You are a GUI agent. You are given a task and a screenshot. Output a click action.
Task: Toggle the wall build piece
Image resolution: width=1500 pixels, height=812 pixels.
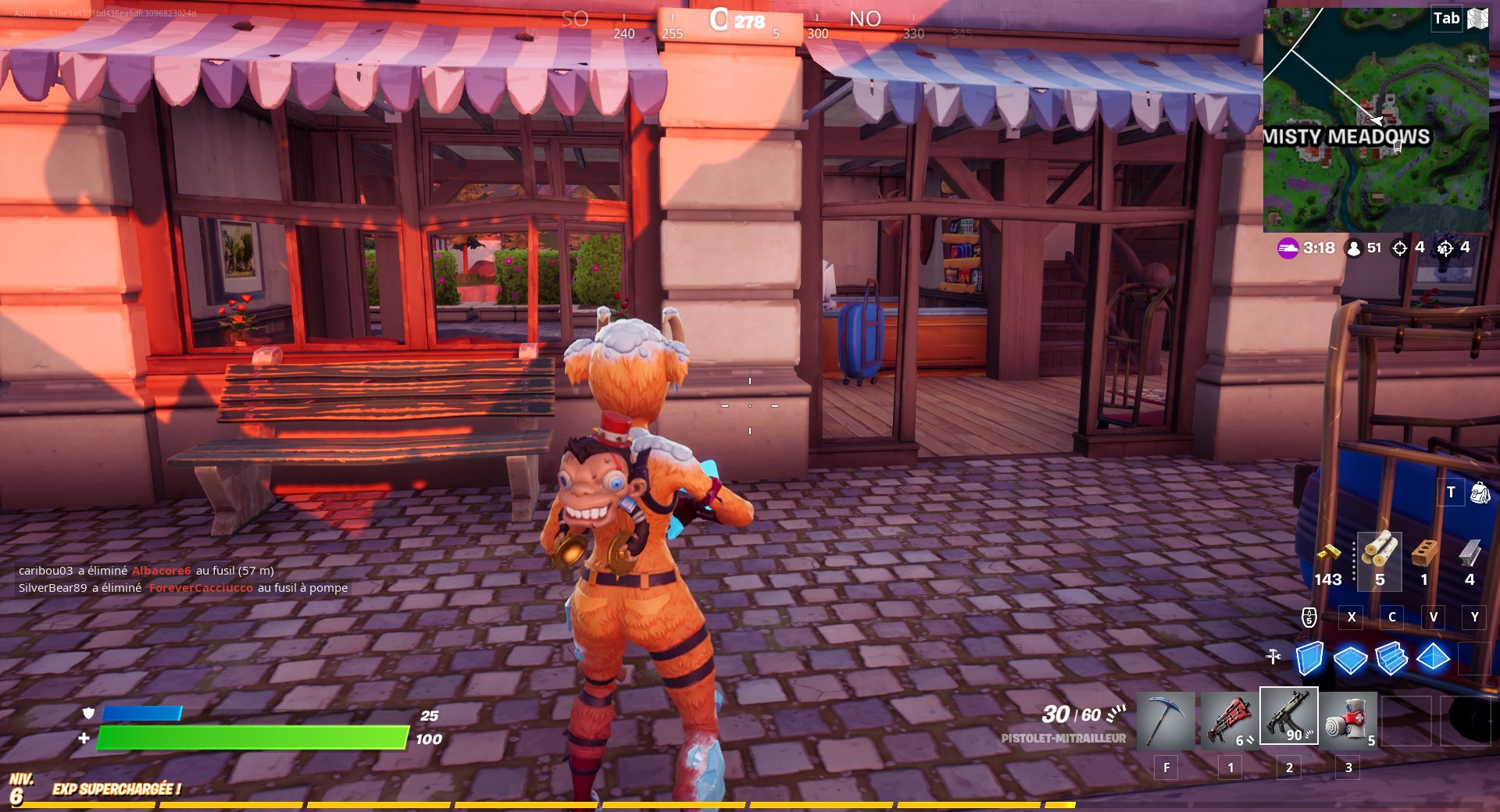pyautogui.click(x=1309, y=660)
